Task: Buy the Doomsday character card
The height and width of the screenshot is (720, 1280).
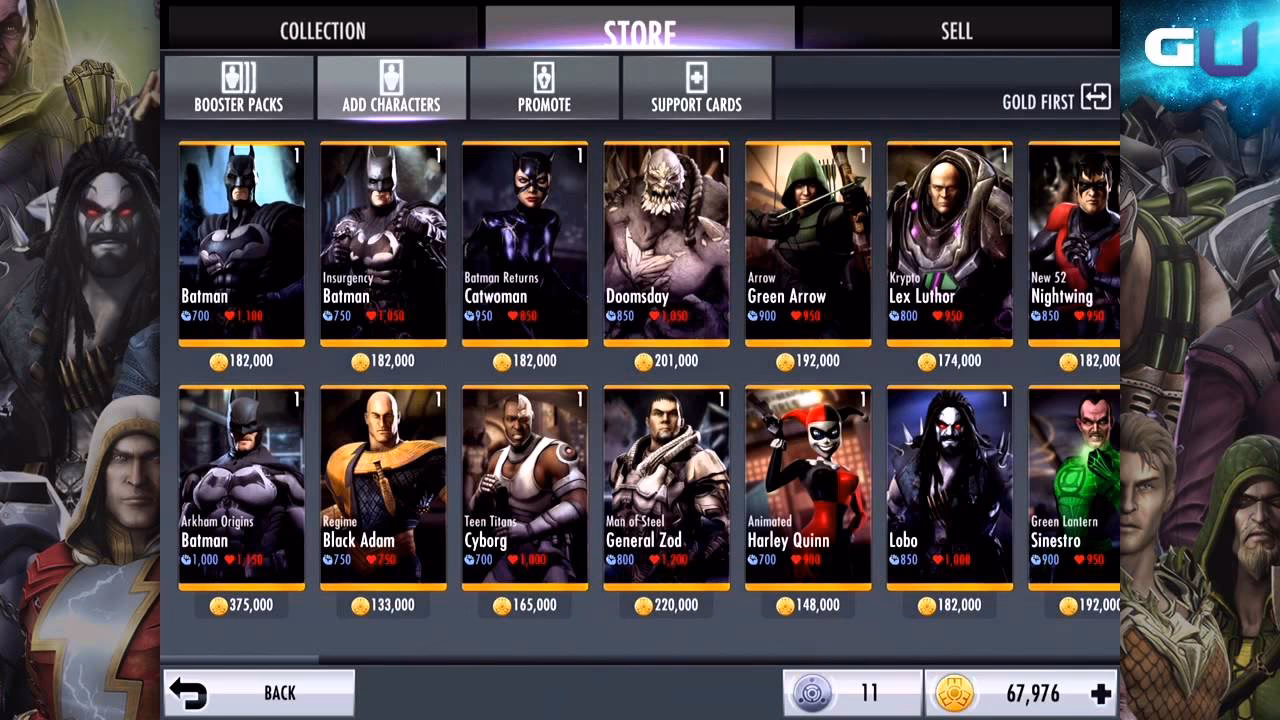Action: (x=666, y=240)
